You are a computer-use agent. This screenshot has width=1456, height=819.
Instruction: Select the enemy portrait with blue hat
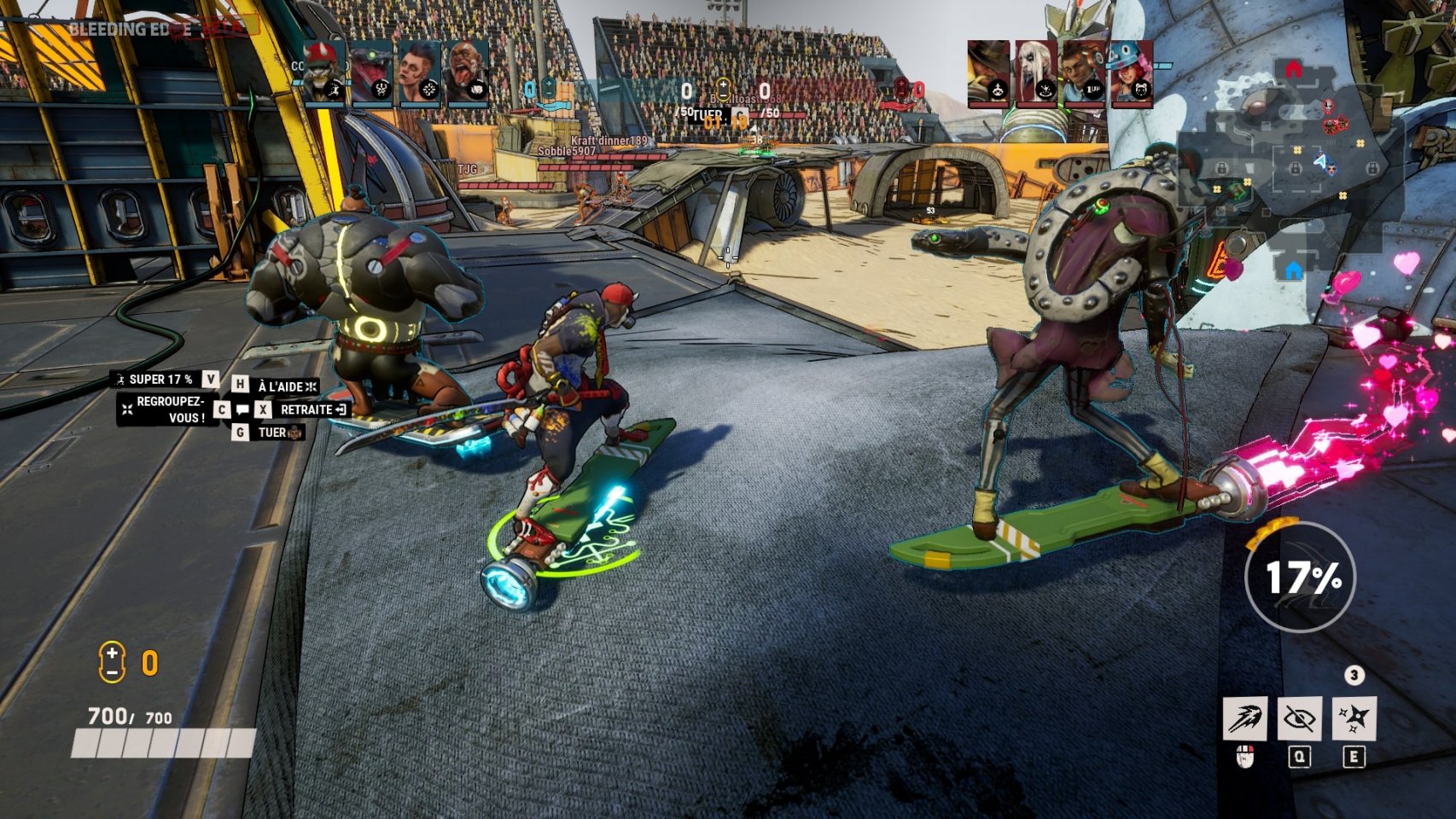[x=1132, y=73]
